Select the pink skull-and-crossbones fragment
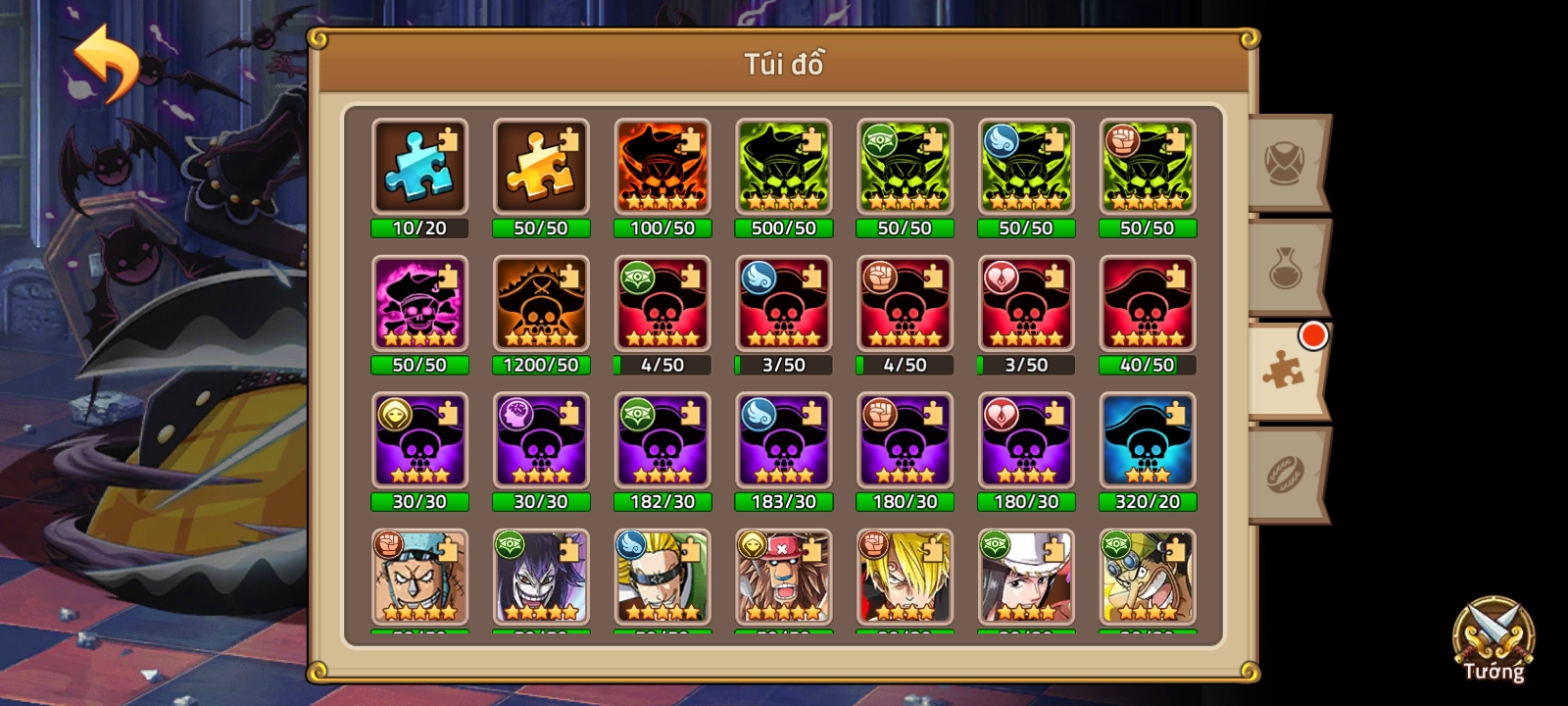Viewport: 1568px width, 706px height. (419, 304)
